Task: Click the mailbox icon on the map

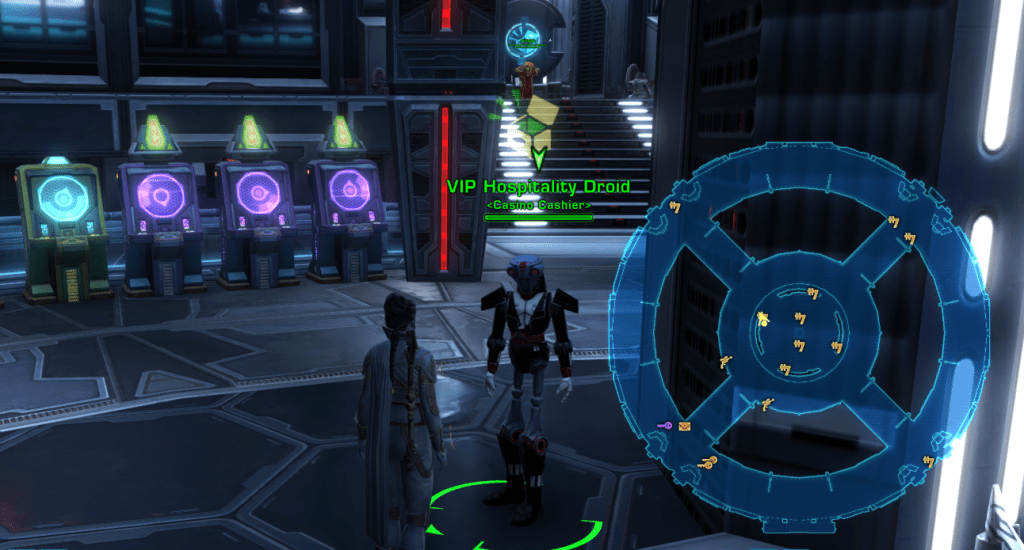Action: 685,427
